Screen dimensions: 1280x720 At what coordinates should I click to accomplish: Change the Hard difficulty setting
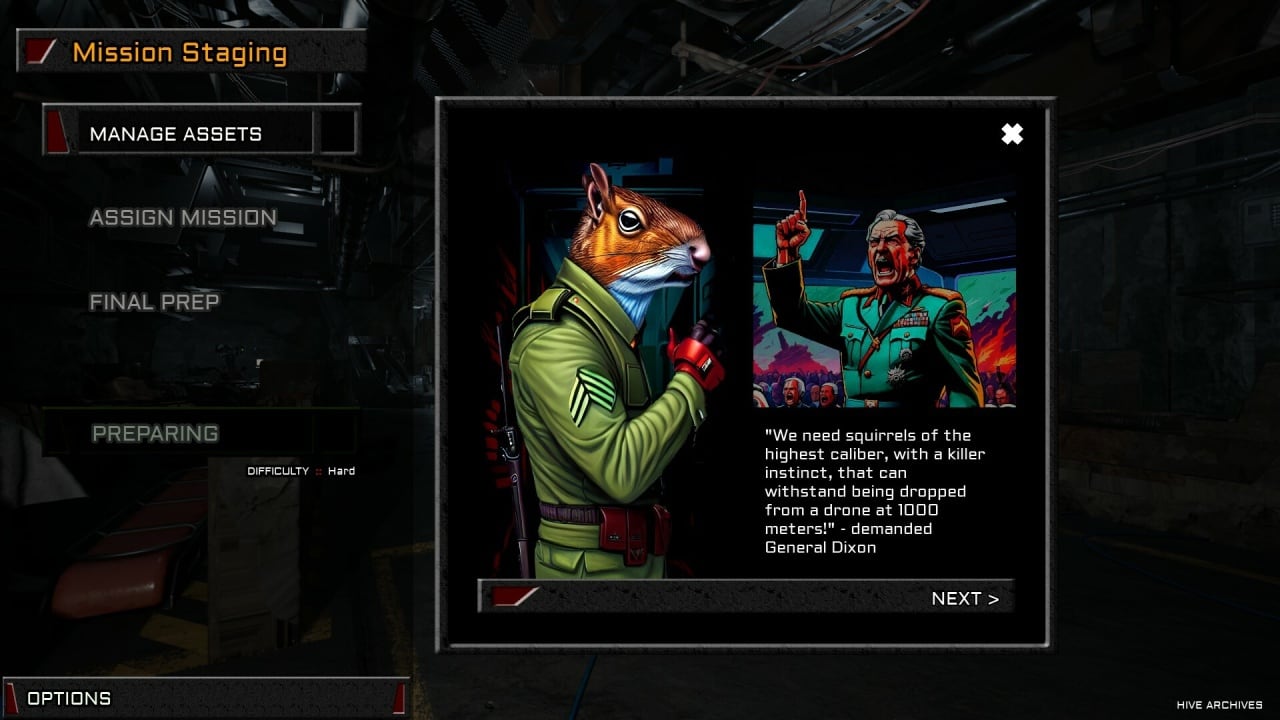coord(340,471)
